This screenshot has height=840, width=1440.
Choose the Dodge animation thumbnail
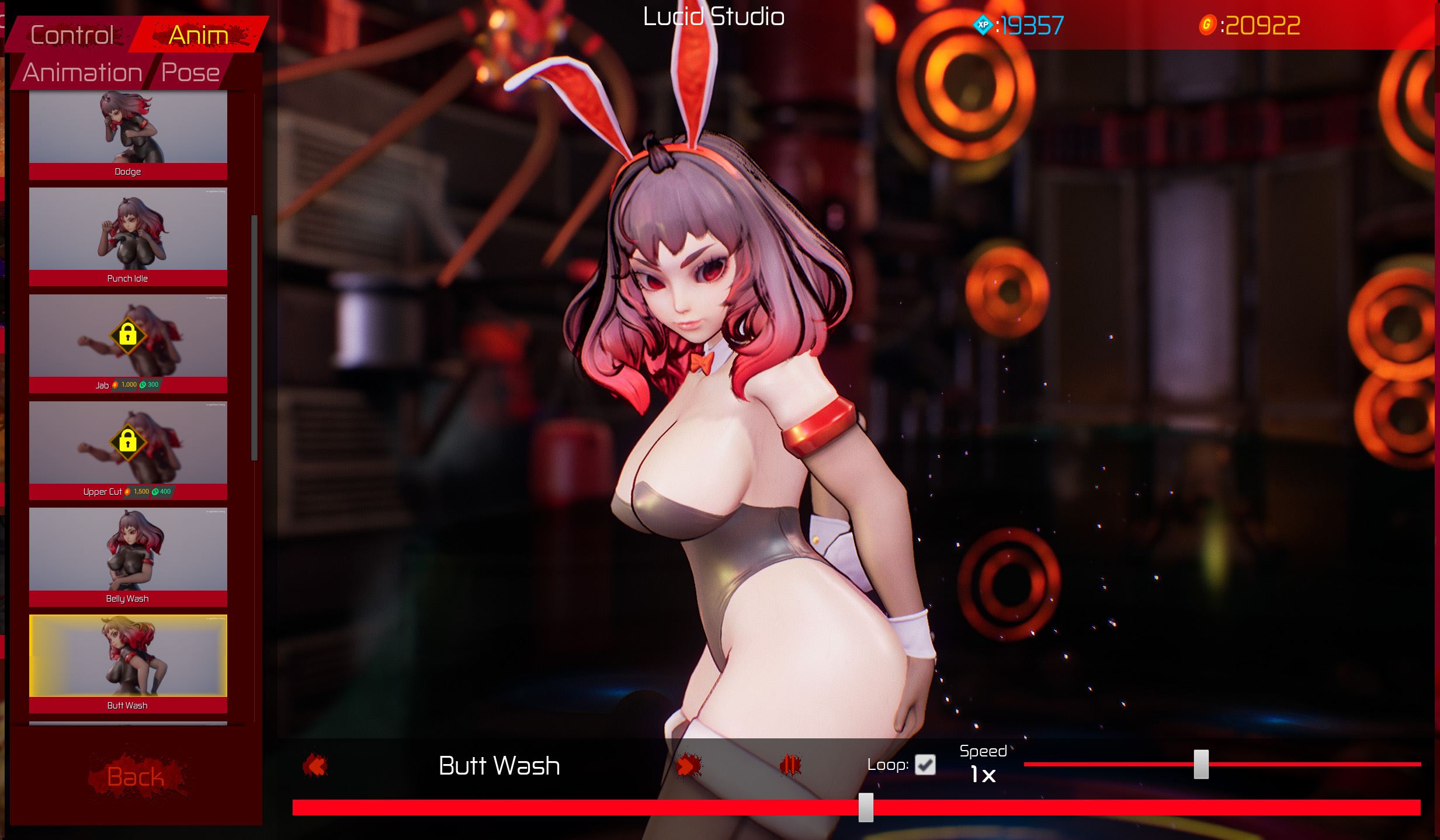[128, 129]
